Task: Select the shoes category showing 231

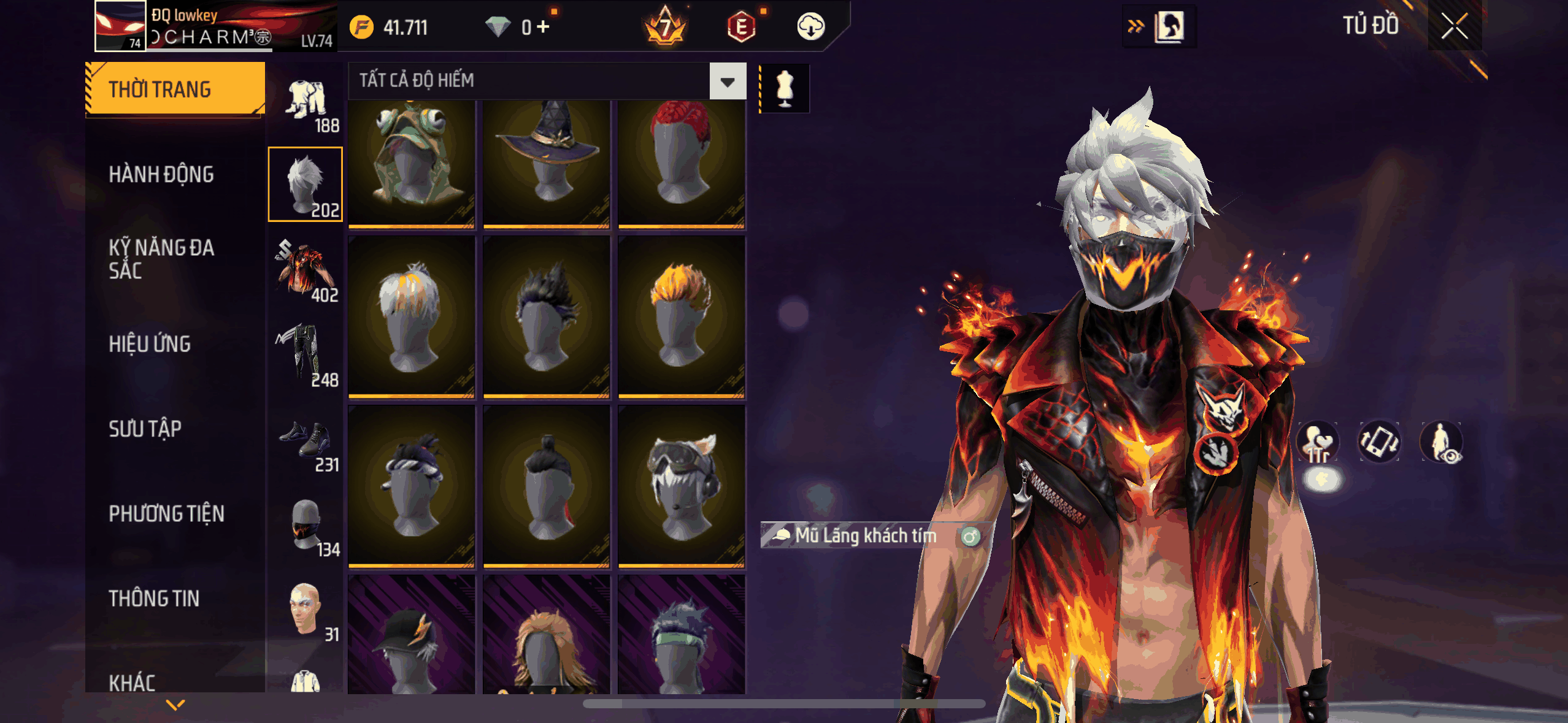Action: (306, 443)
